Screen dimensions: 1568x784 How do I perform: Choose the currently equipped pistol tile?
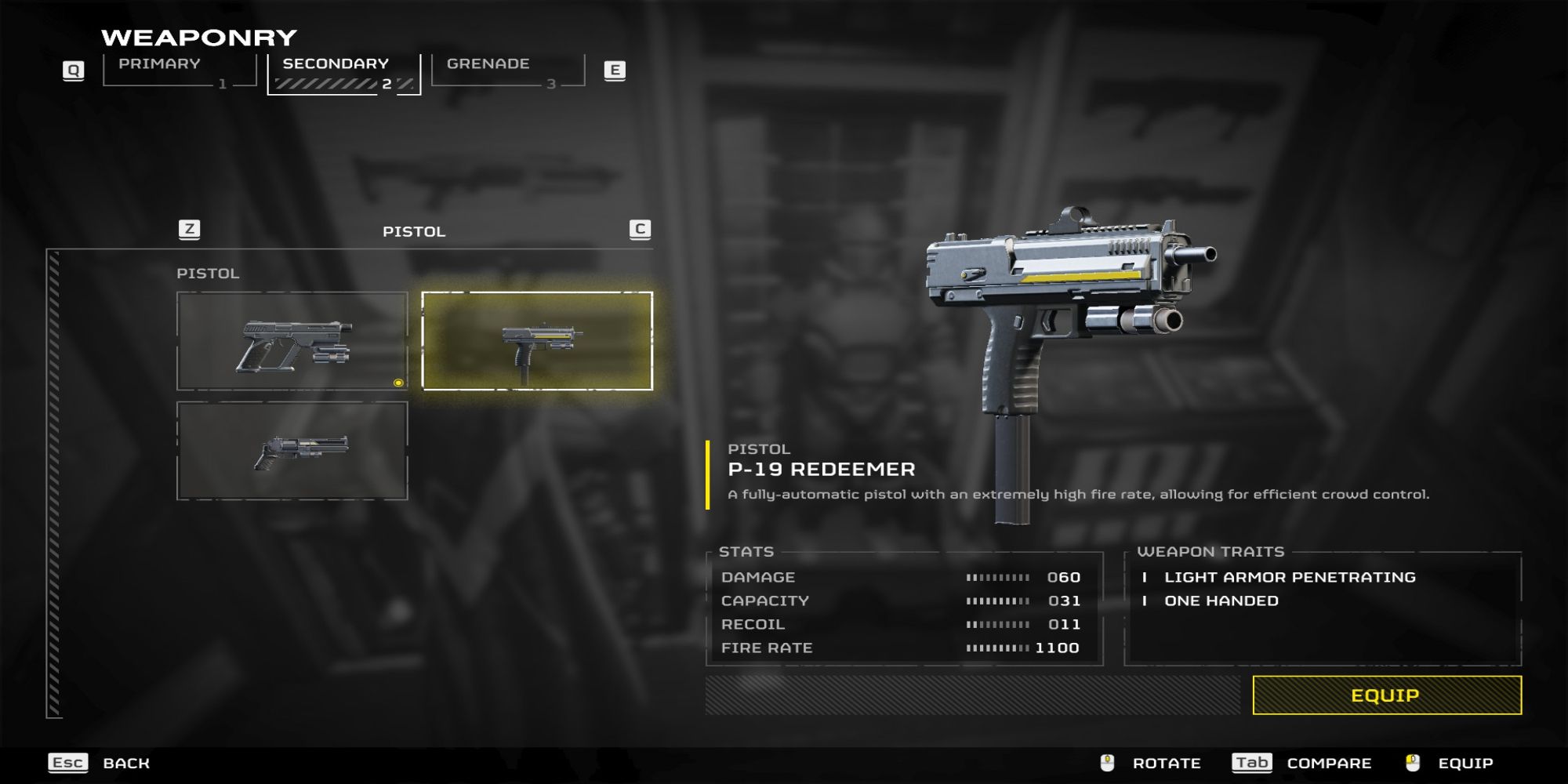(x=292, y=341)
